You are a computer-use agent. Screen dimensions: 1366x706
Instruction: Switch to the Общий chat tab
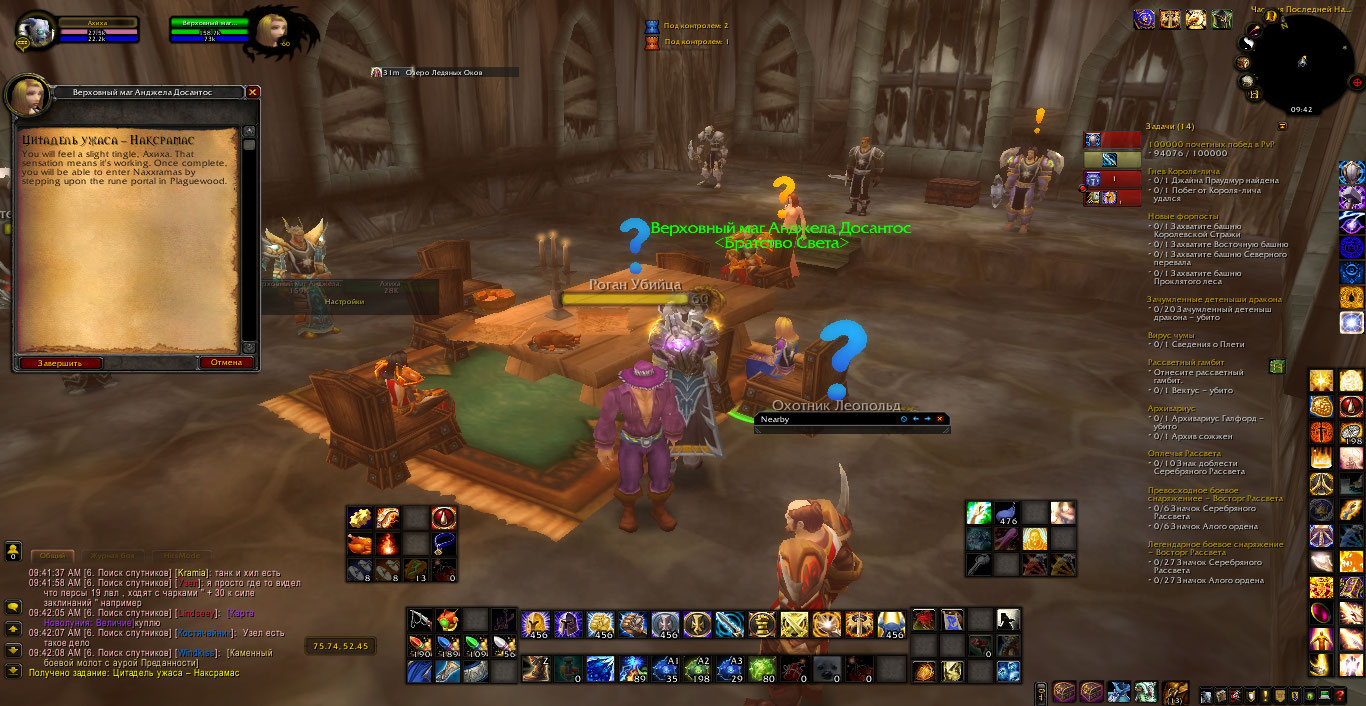tap(52, 555)
